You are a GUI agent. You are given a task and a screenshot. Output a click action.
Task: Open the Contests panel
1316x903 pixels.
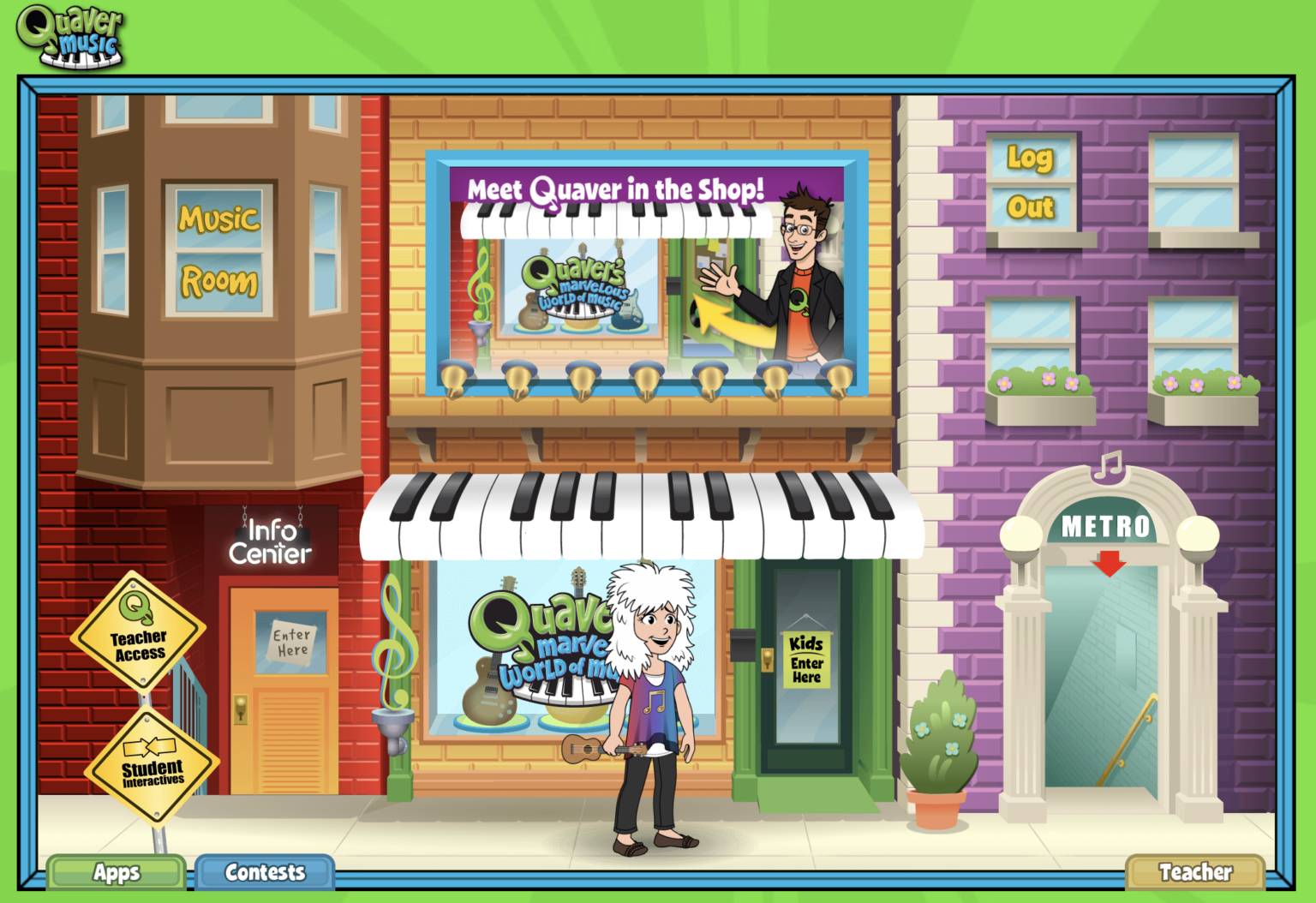[263, 872]
